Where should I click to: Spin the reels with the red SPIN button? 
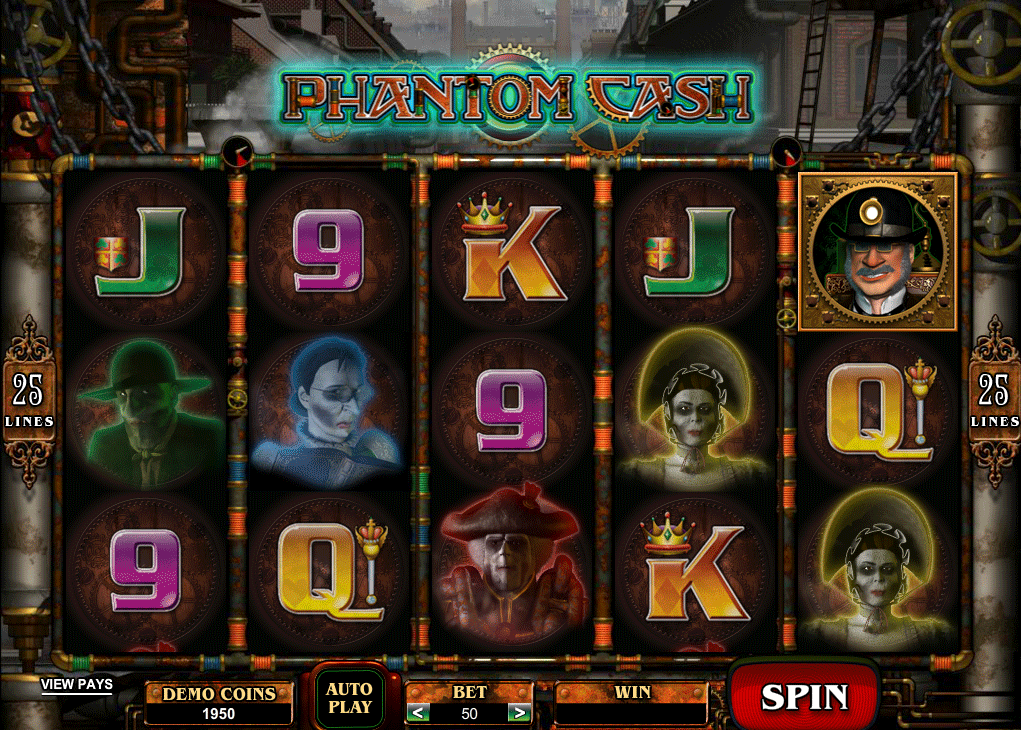tap(804, 697)
